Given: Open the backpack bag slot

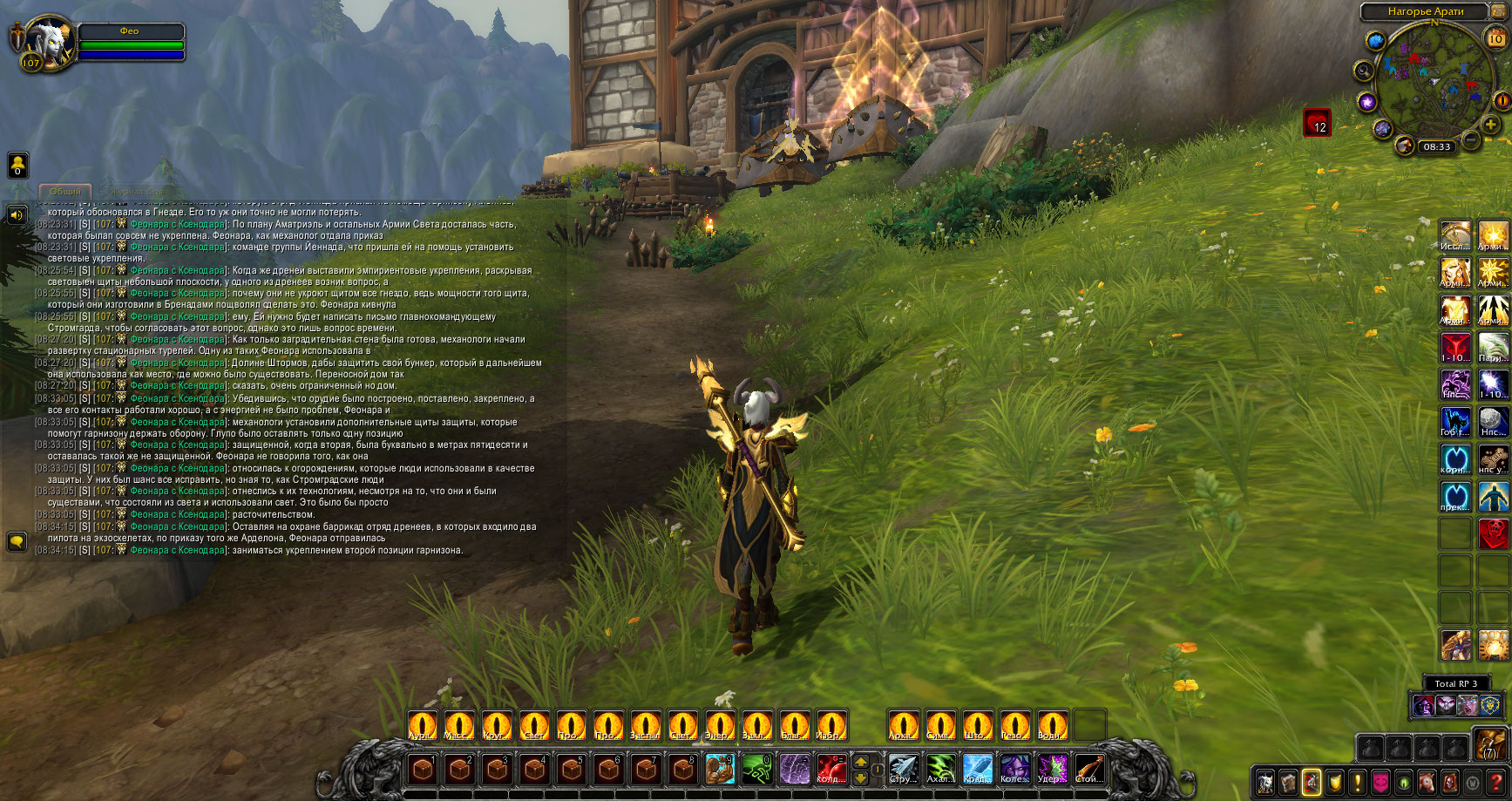Looking at the screenshot, I should [1489, 745].
